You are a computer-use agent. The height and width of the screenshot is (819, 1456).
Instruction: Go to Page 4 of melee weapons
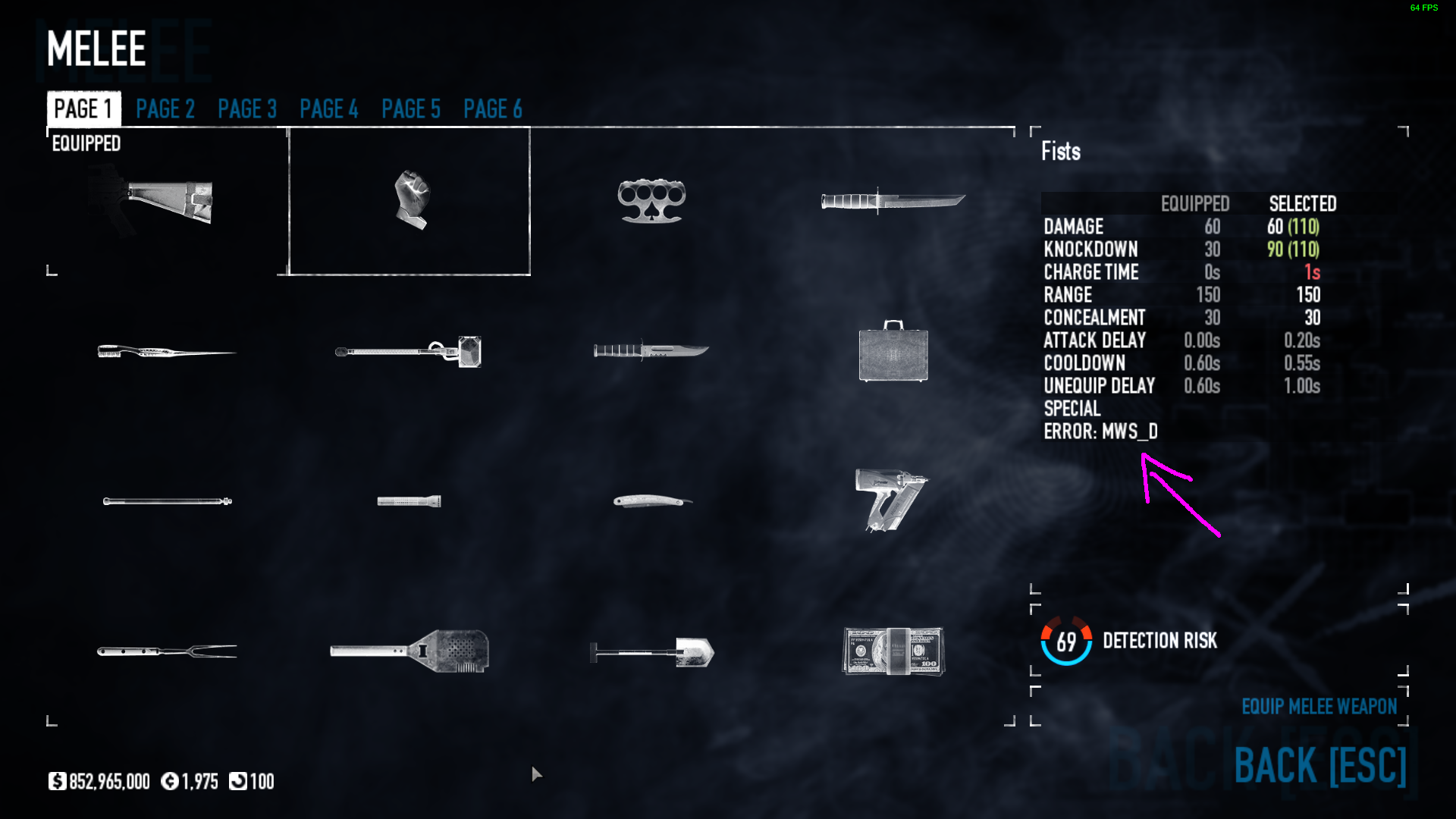click(329, 109)
